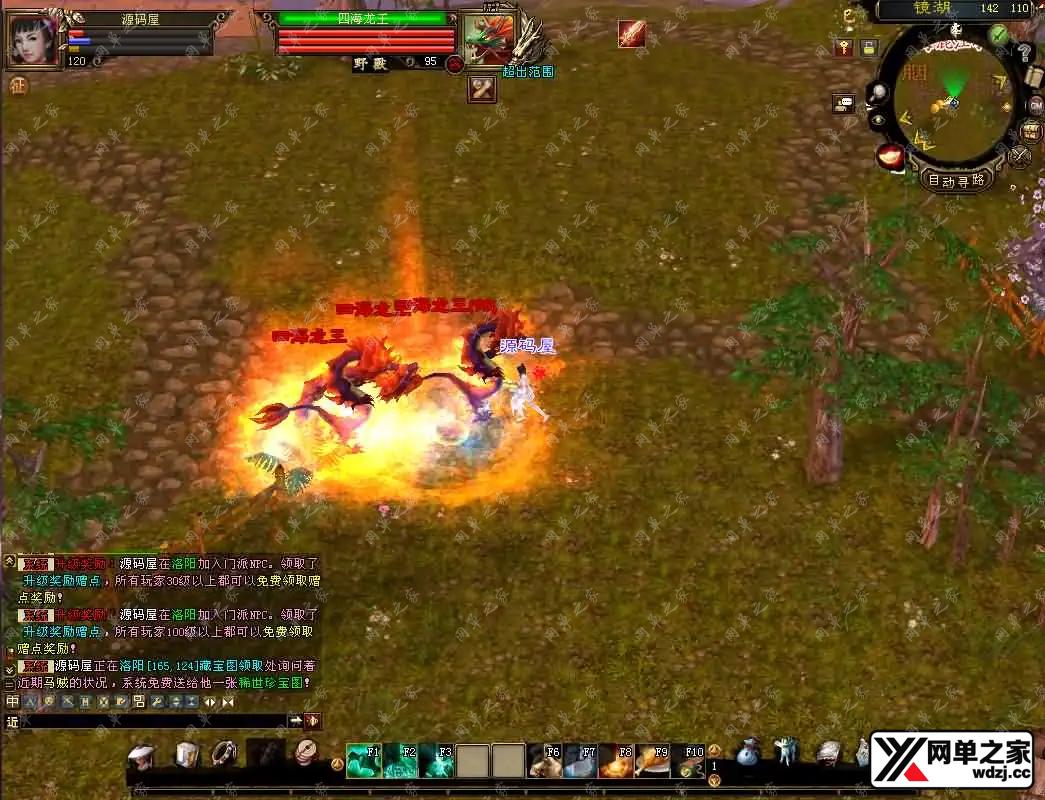Click the crossed swords icon under minimap
This screenshot has height=800, width=1045.
click(1020, 156)
